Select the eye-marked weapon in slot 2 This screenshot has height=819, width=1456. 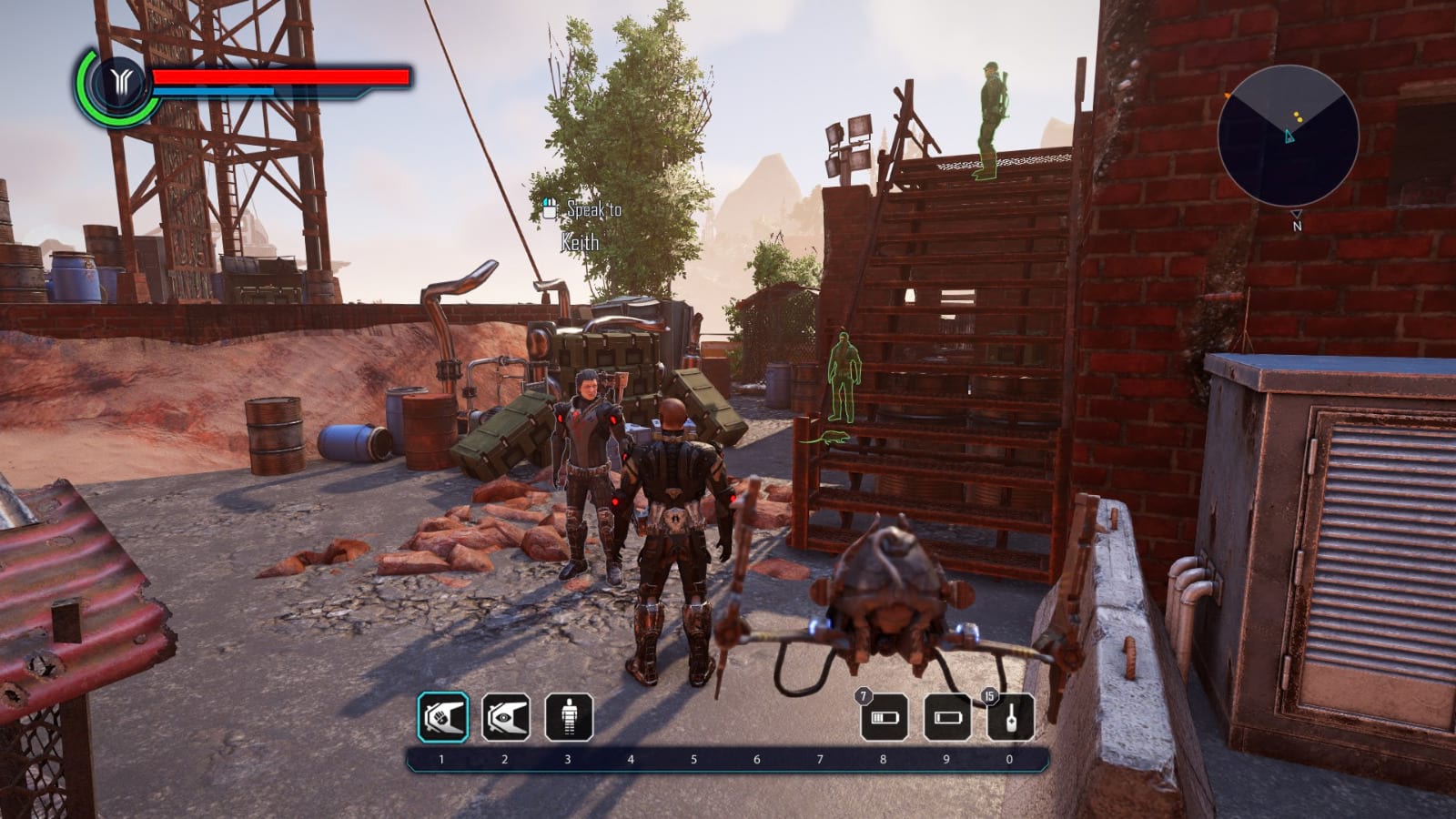507,718
